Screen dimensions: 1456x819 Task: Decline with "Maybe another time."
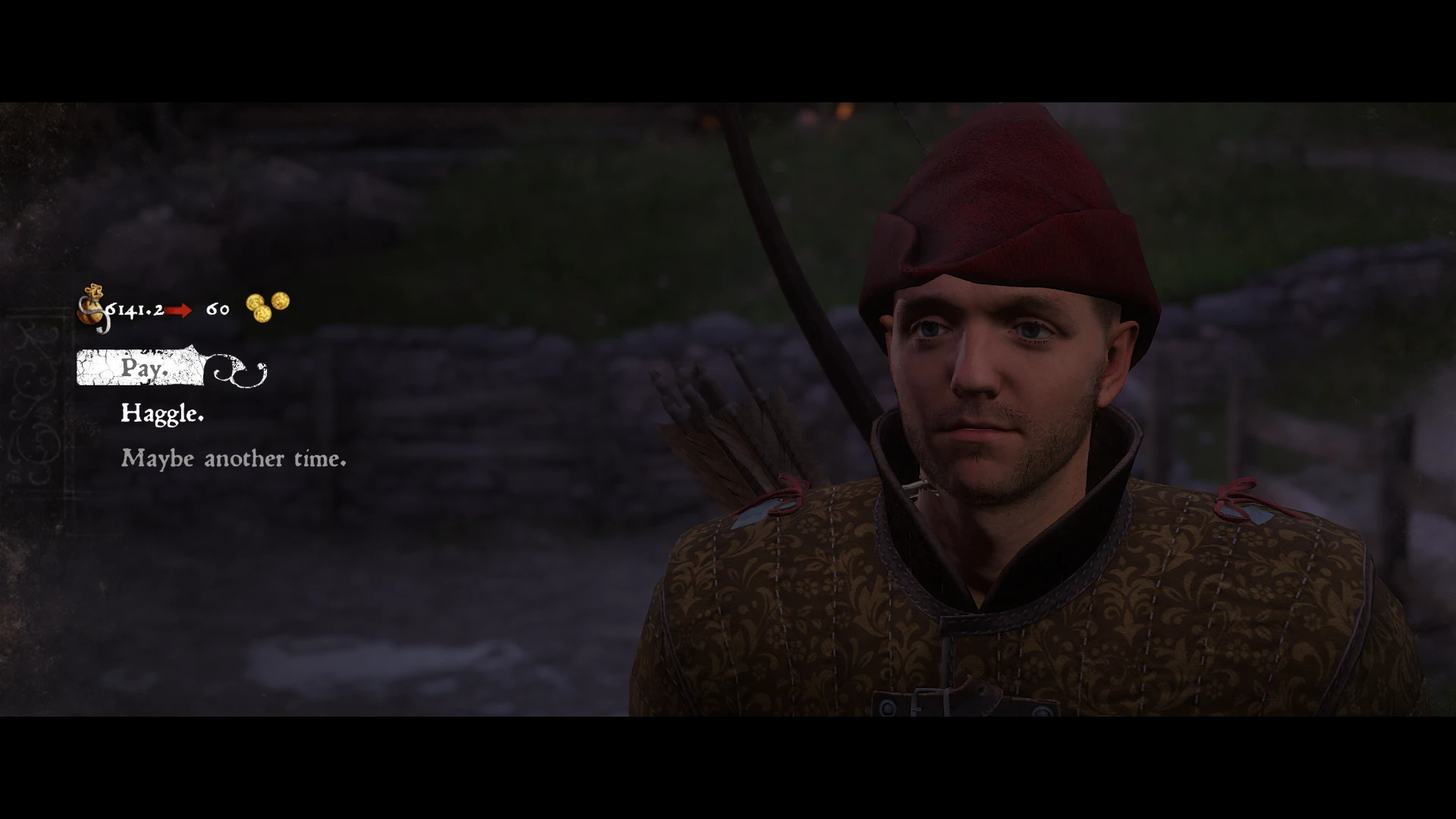(234, 459)
